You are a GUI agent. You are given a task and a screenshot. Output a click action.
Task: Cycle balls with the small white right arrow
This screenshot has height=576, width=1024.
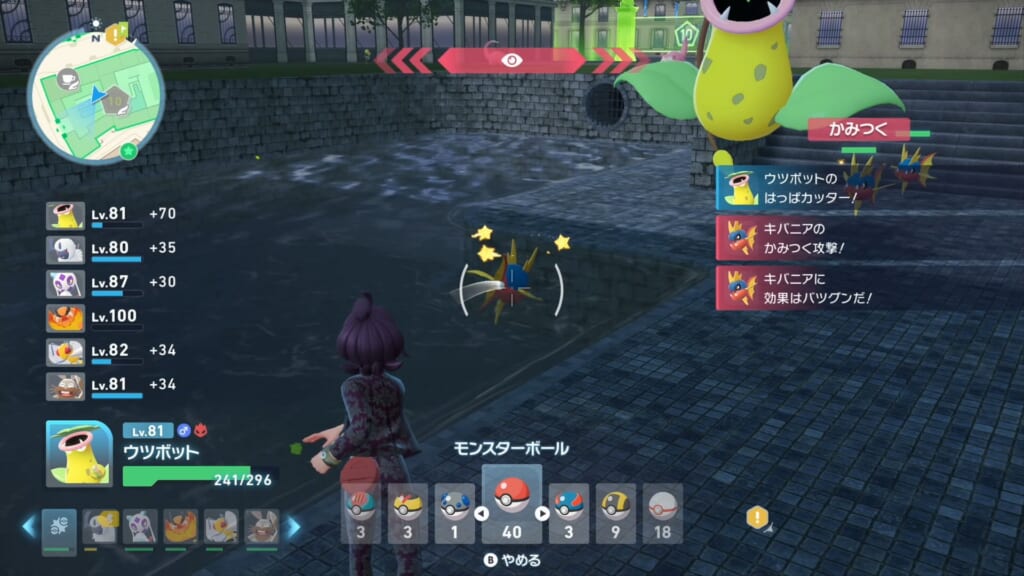[x=543, y=514]
